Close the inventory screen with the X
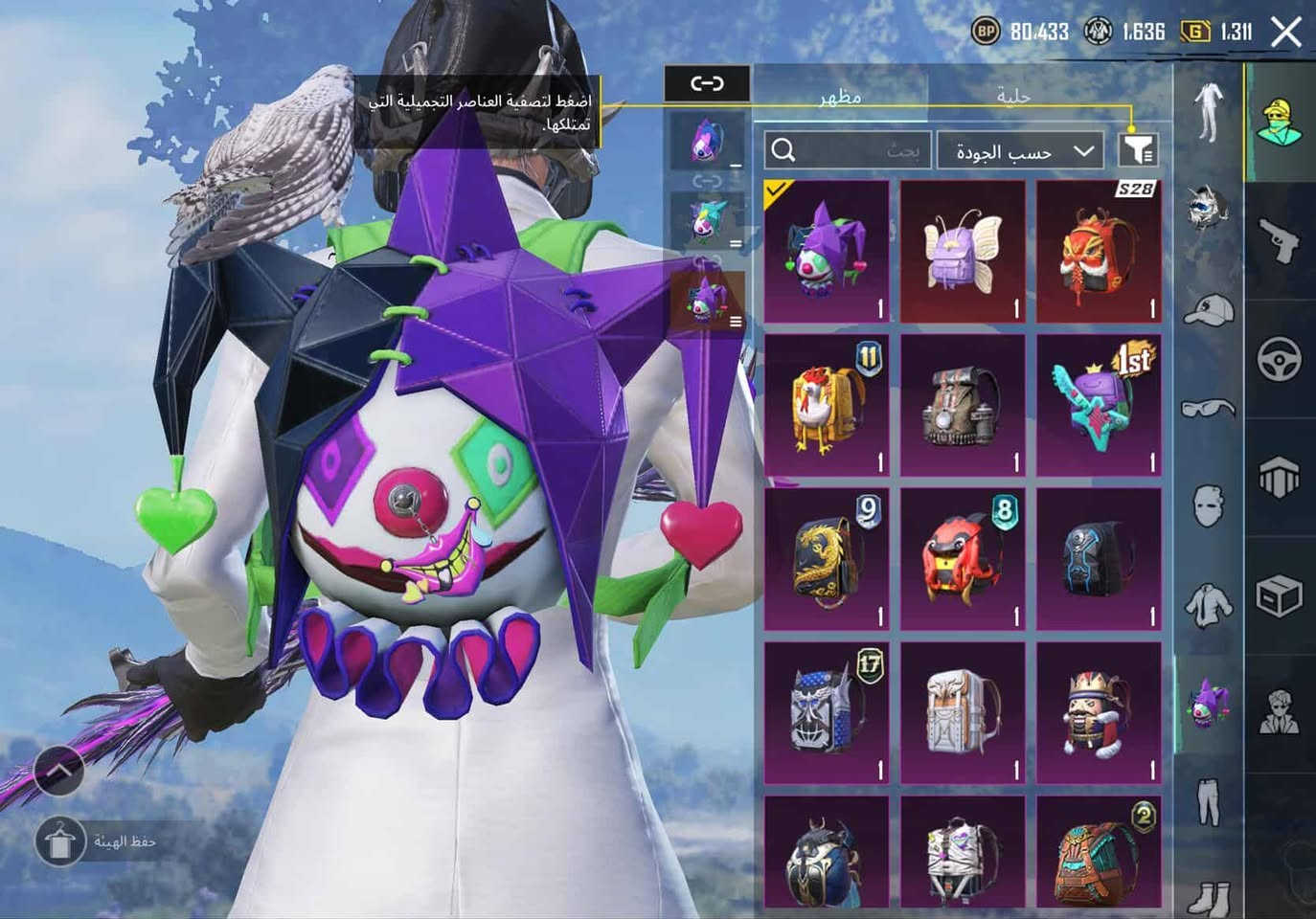Screen dimensions: 1316x919 (1286, 33)
